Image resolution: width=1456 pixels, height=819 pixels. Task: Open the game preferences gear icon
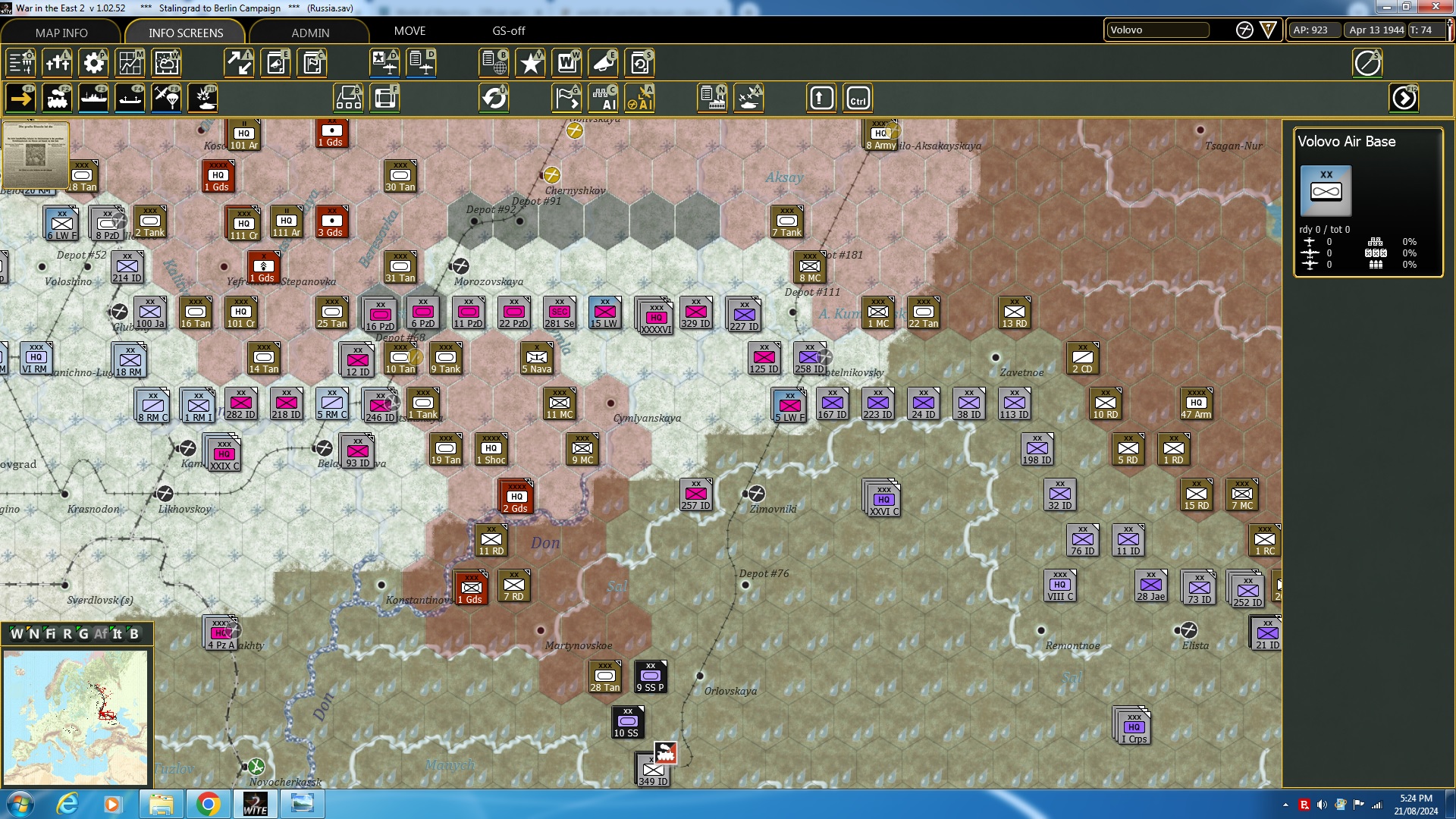point(93,63)
